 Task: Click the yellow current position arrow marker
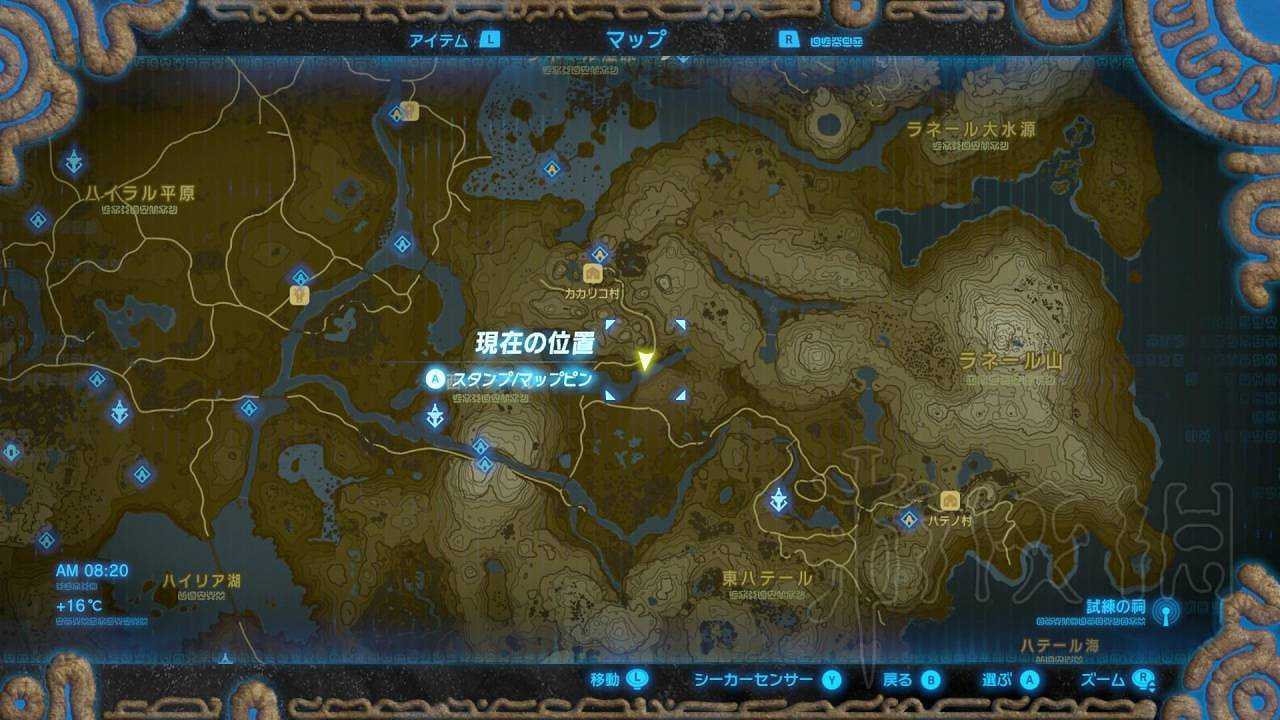(x=645, y=360)
